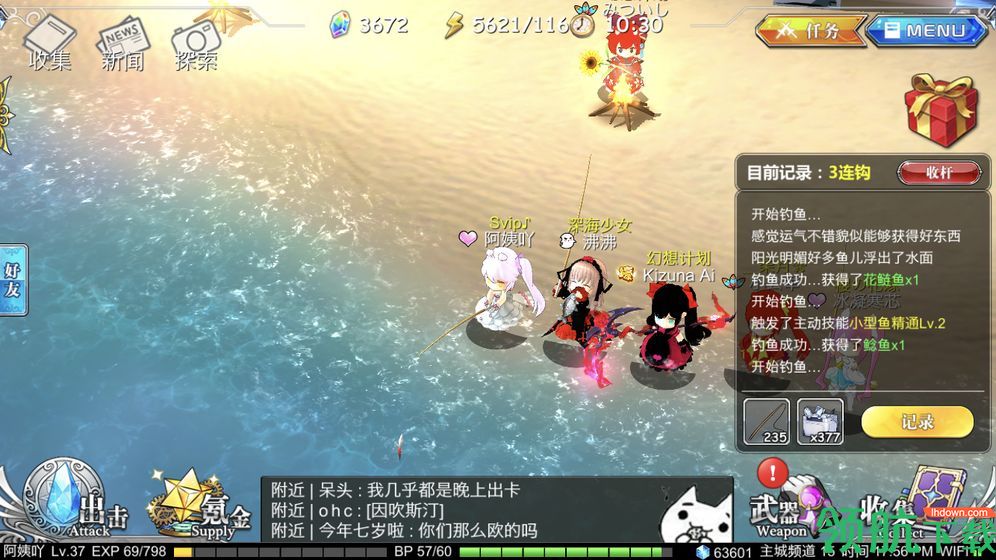The width and height of the screenshot is (996, 560).
Task: Select the bait slot showing x377
Action: 820,421
